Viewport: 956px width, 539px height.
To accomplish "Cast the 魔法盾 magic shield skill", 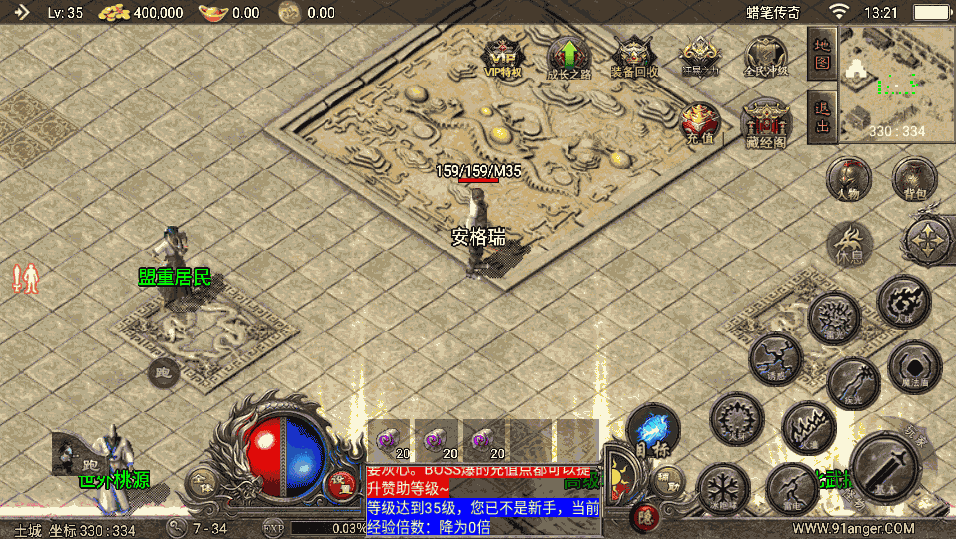I will pos(914,366).
